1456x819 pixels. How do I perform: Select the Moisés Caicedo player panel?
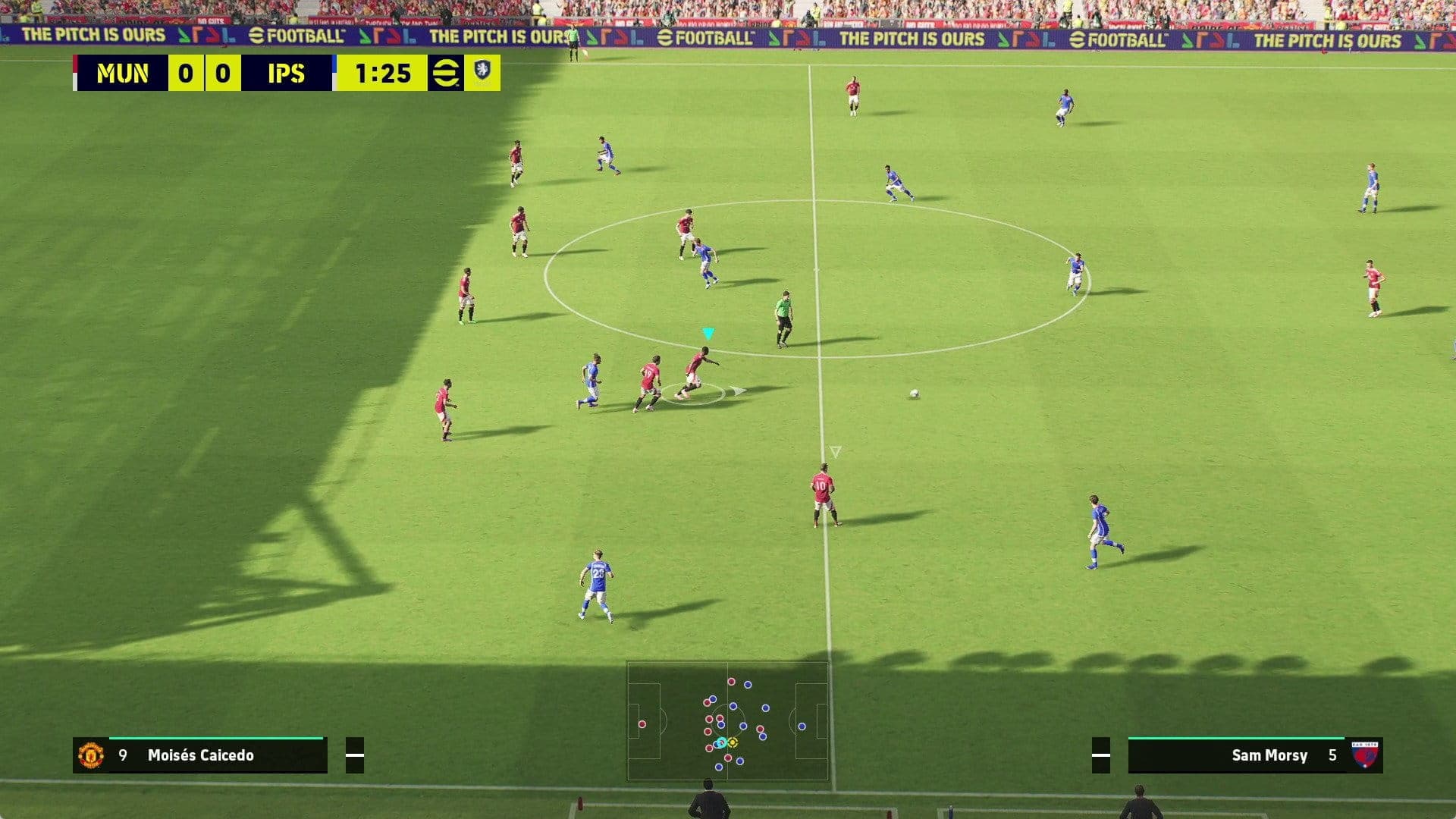pos(200,755)
